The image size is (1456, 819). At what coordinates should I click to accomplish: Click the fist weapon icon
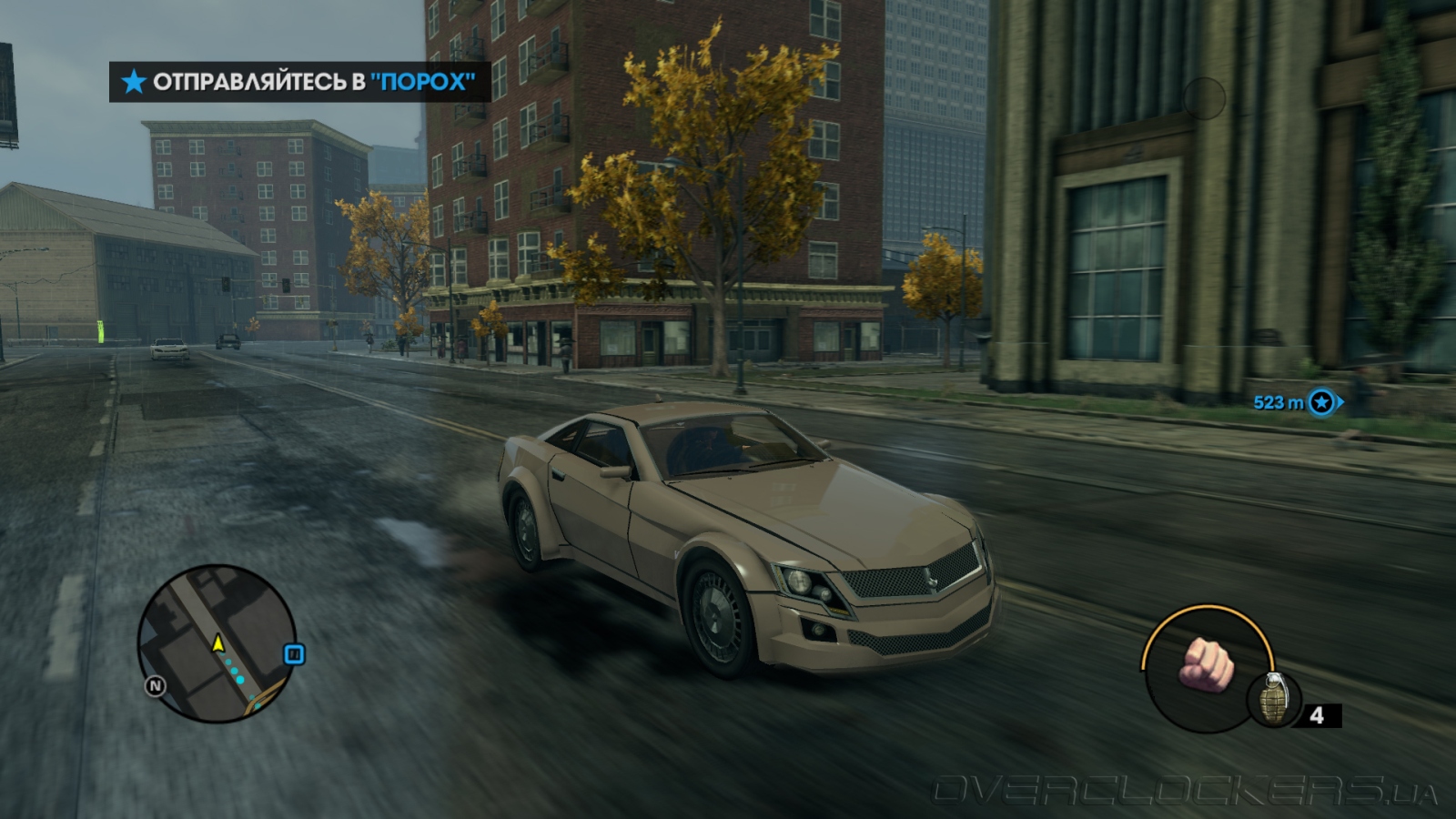(x=1206, y=663)
